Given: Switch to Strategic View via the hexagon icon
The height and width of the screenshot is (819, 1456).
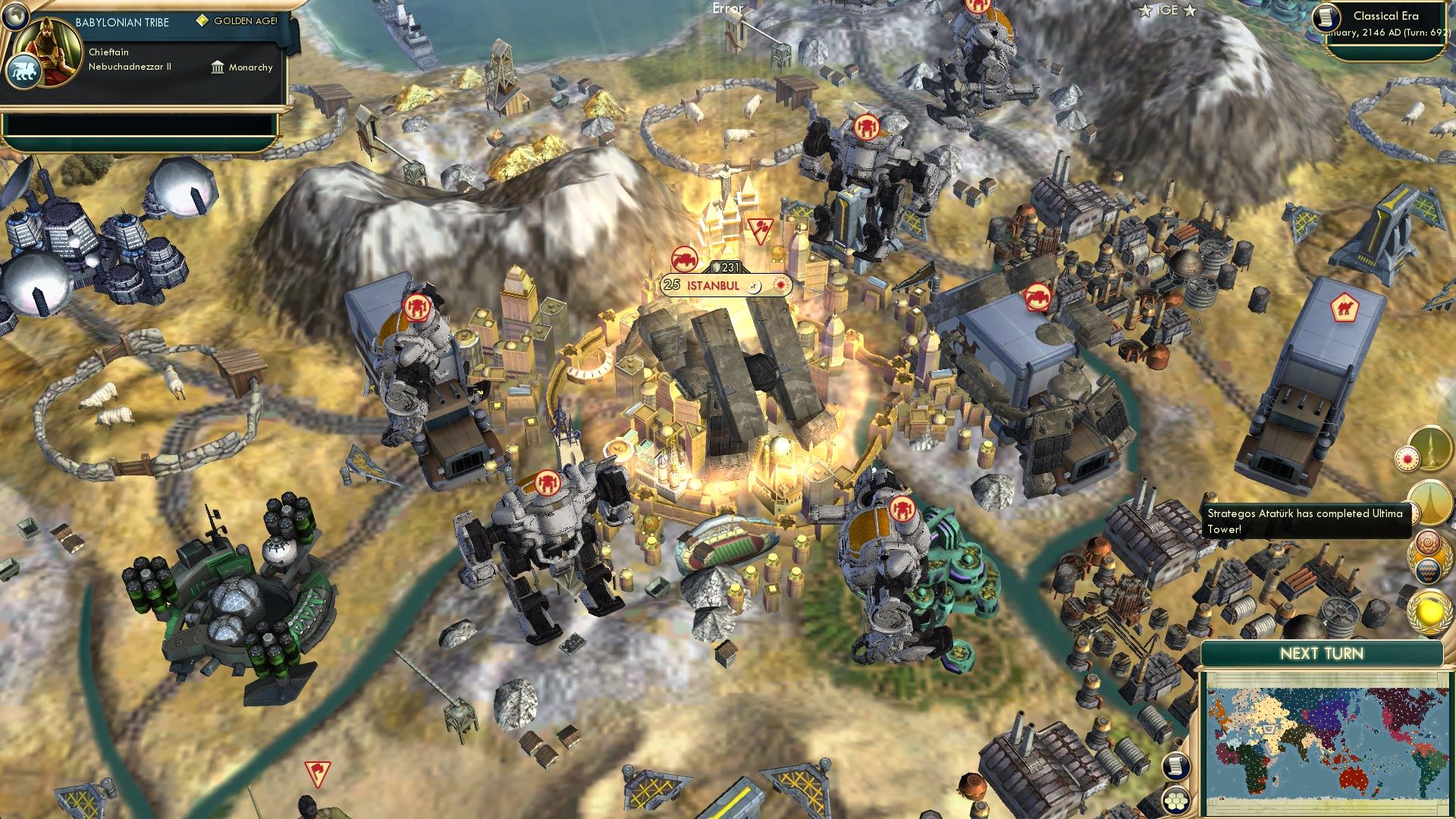Looking at the screenshot, I should pos(1175,801).
